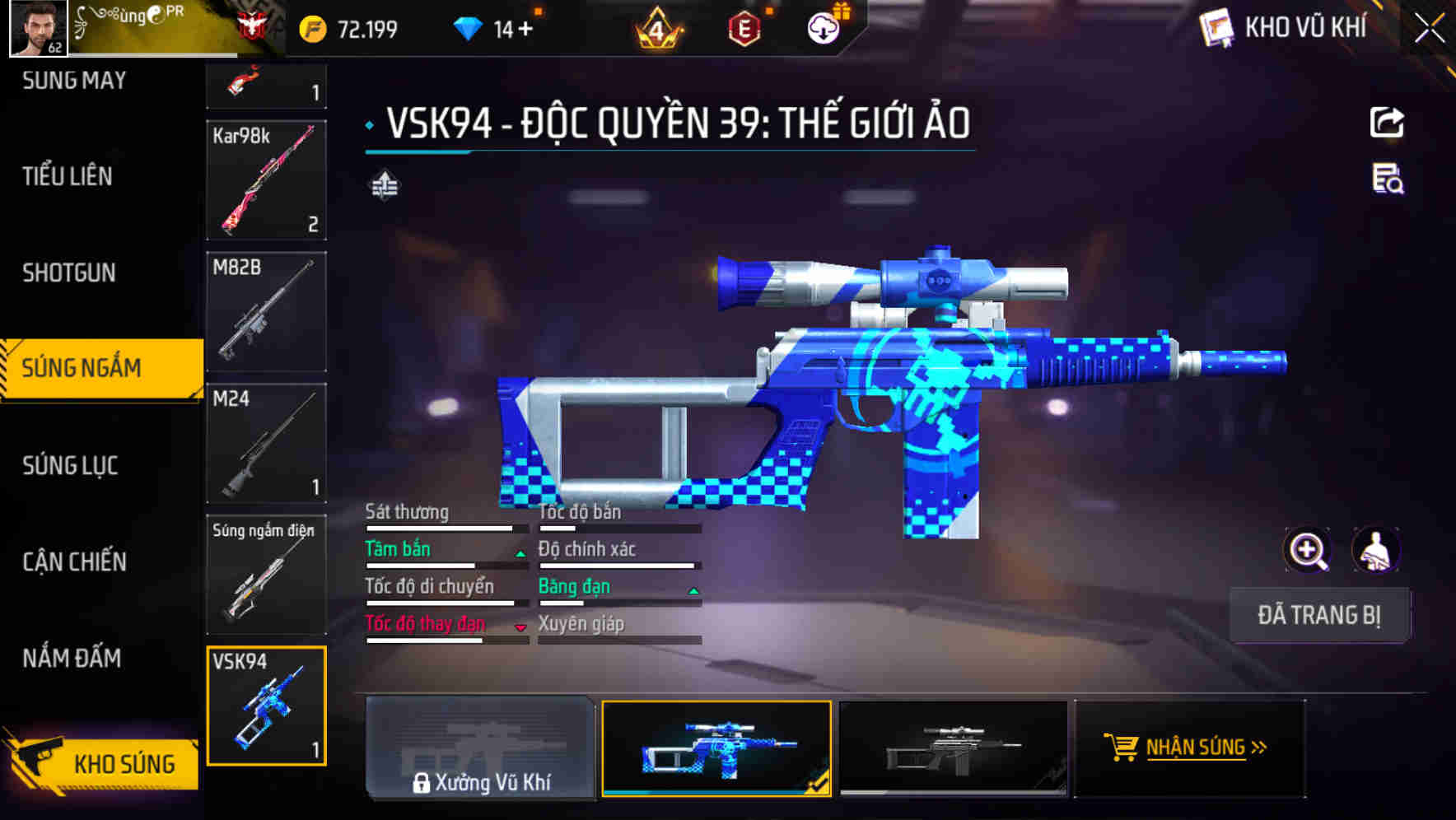Image resolution: width=1456 pixels, height=820 pixels.
Task: Switch to the SHOTGUN category tab
Action: (x=70, y=273)
